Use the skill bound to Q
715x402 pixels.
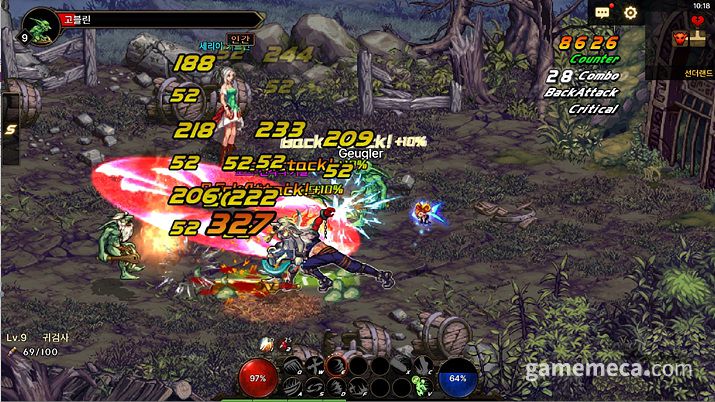click(292, 366)
